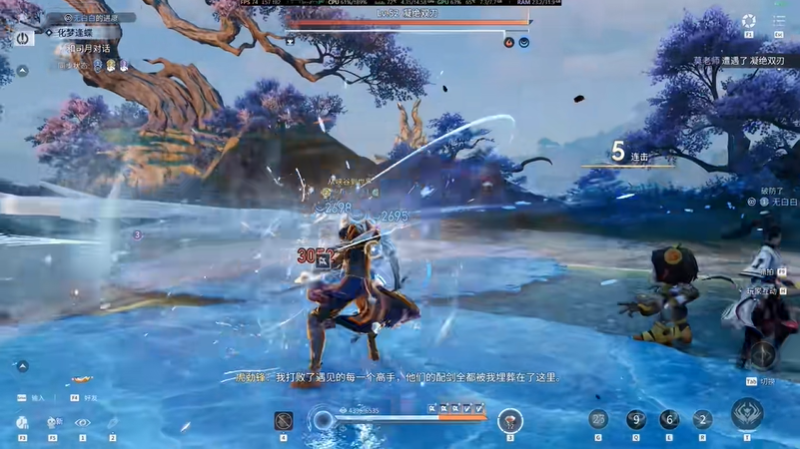Open the stopwatch icon in bottom-left toolbar

click(x=22, y=423)
